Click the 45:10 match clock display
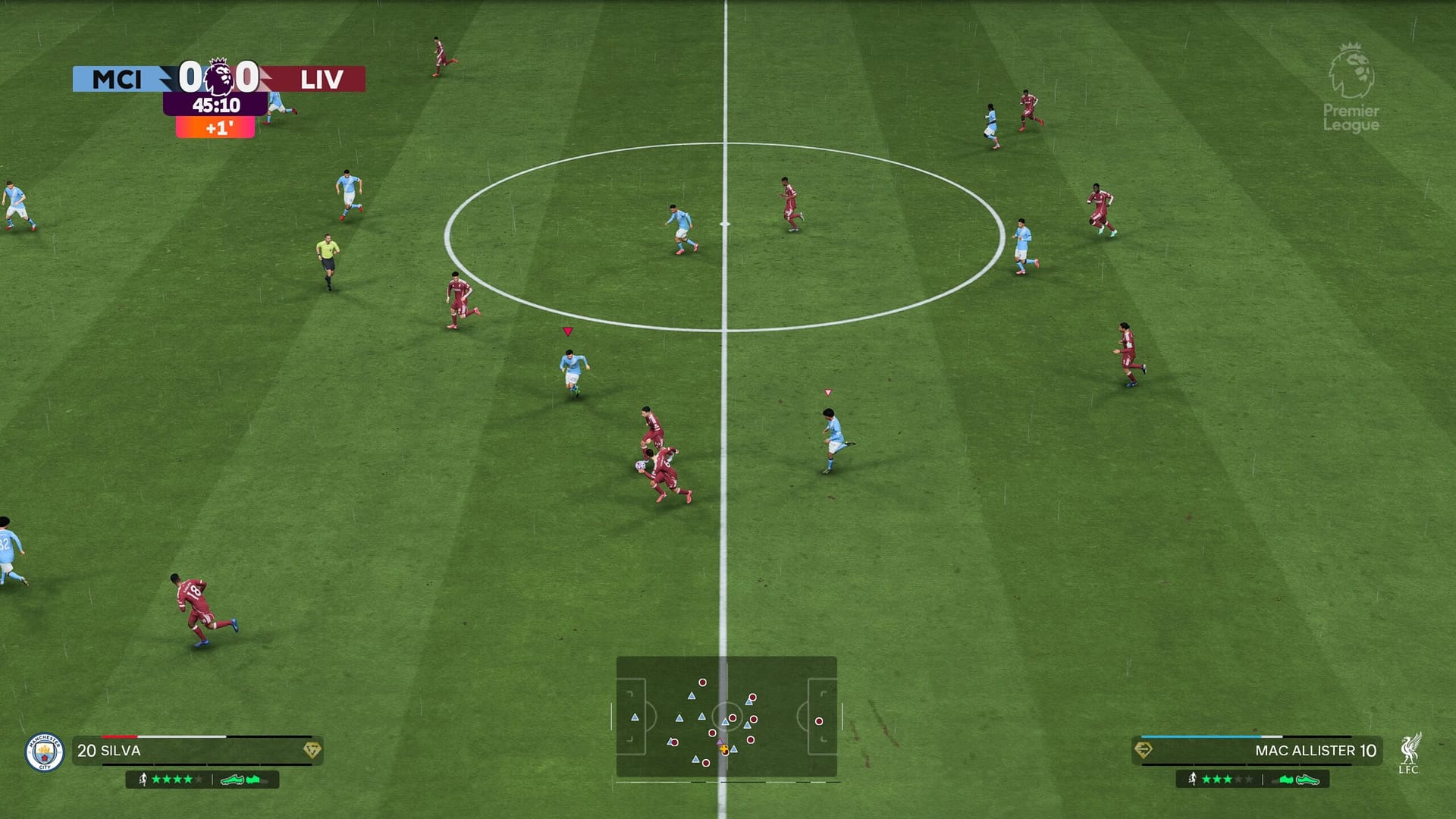The height and width of the screenshot is (819, 1456). point(218,105)
